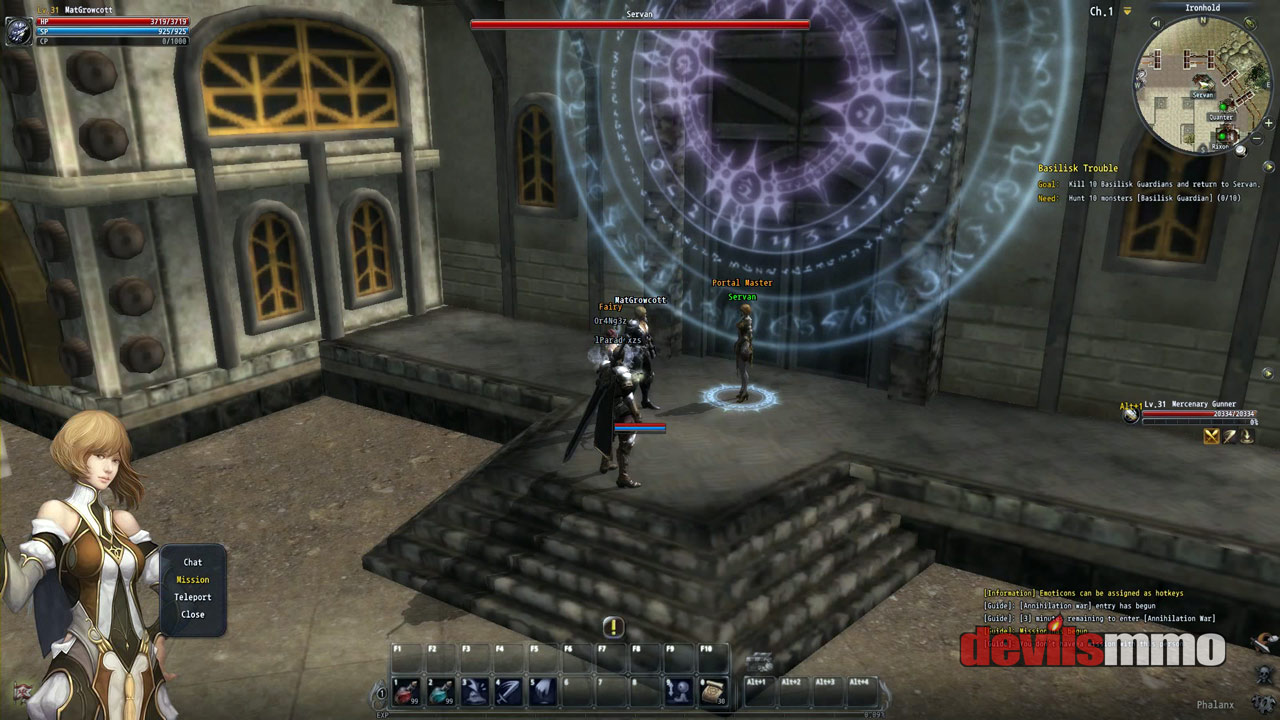Choose Teleport from the Portal Master menu

[192, 597]
